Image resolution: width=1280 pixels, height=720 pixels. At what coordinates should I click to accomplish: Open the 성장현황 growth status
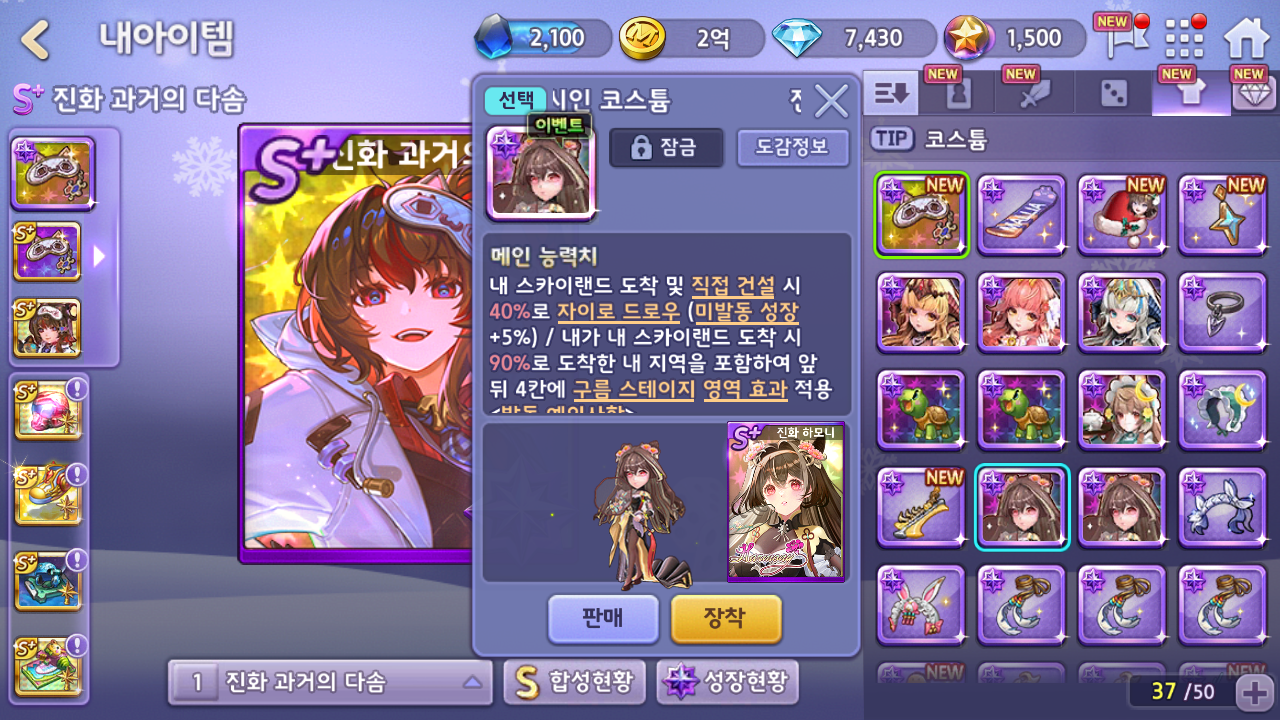(727, 683)
